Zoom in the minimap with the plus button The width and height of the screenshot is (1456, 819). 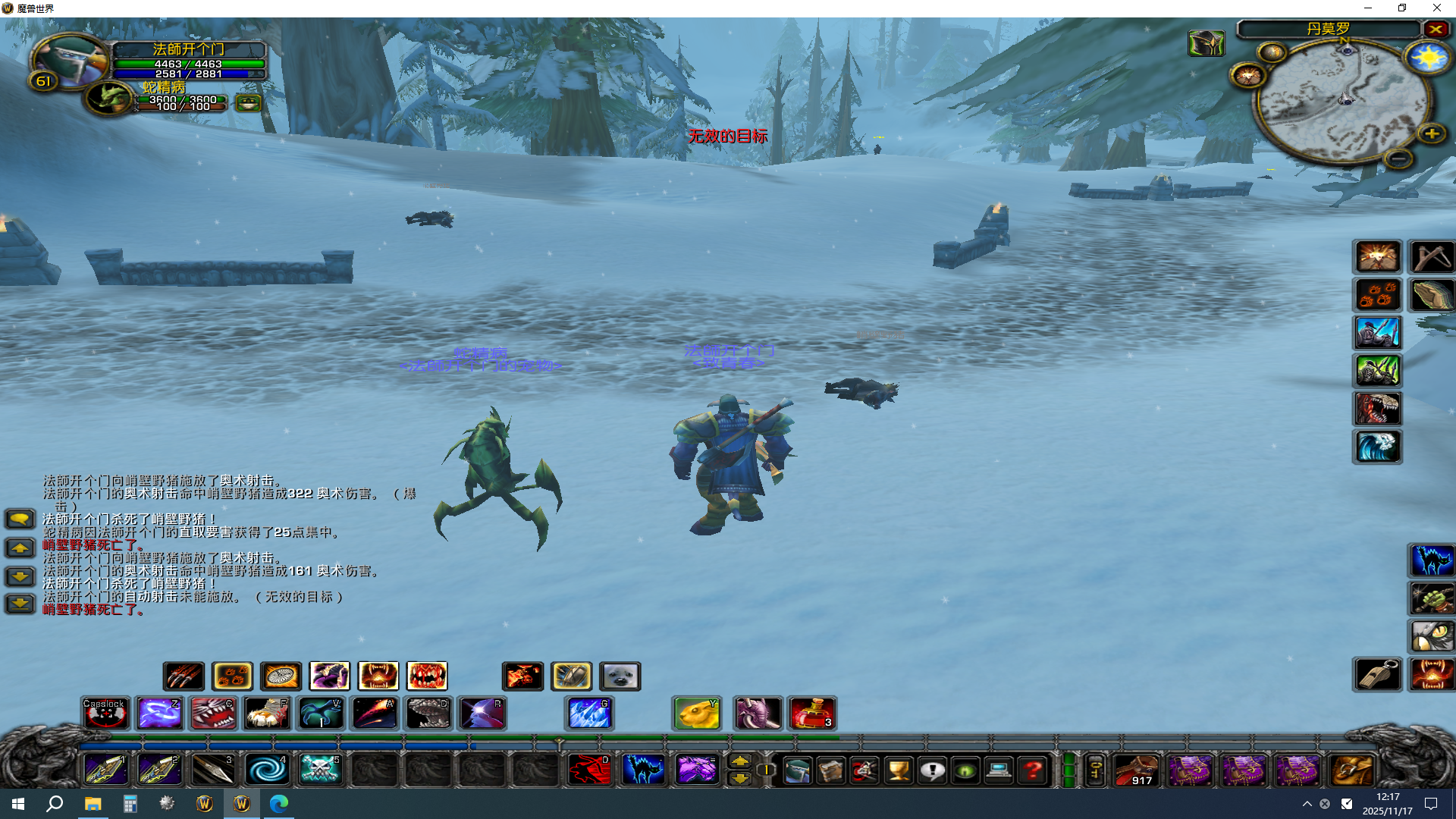1431,134
